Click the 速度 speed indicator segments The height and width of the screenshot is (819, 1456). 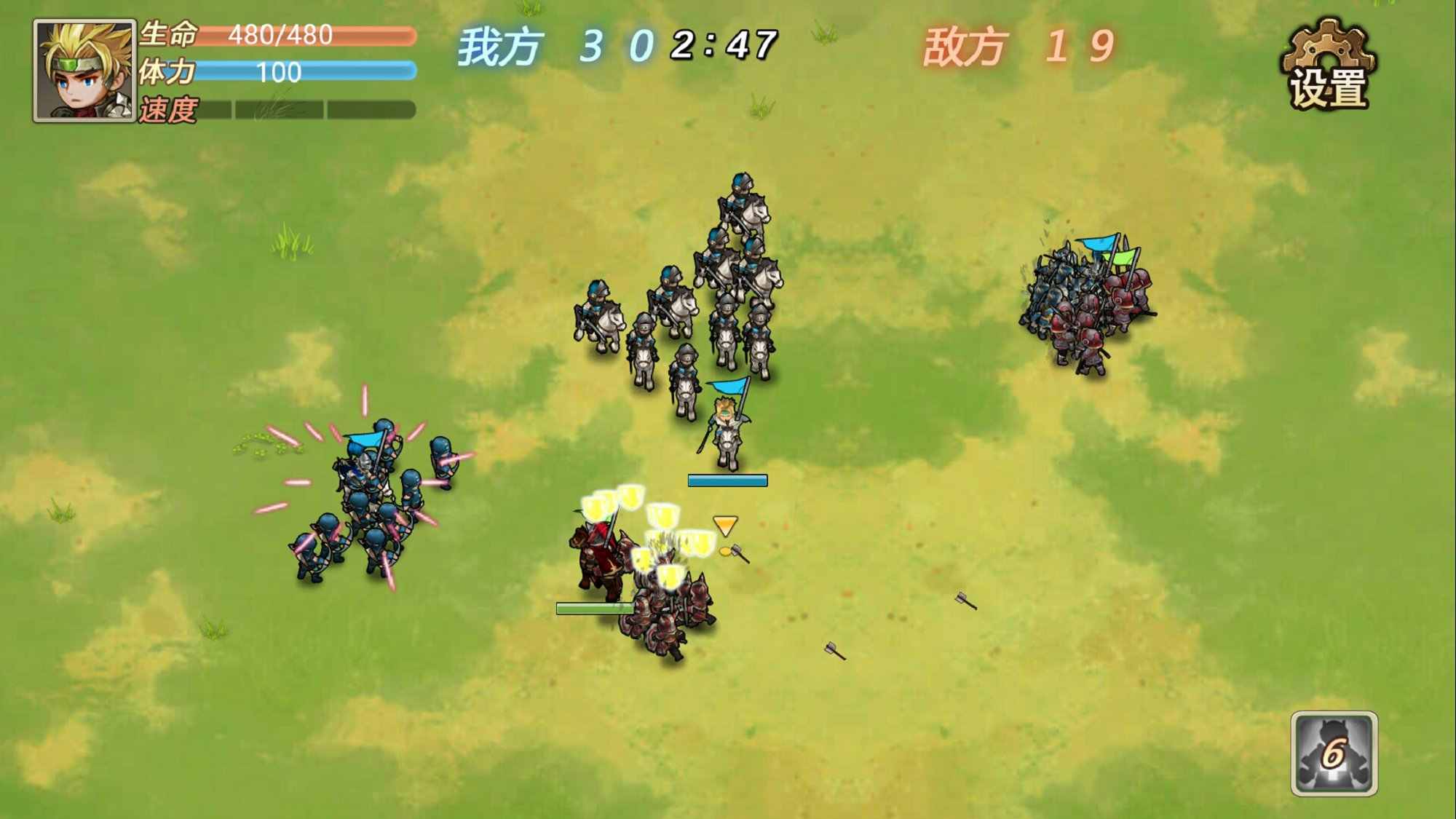[x=306, y=108]
